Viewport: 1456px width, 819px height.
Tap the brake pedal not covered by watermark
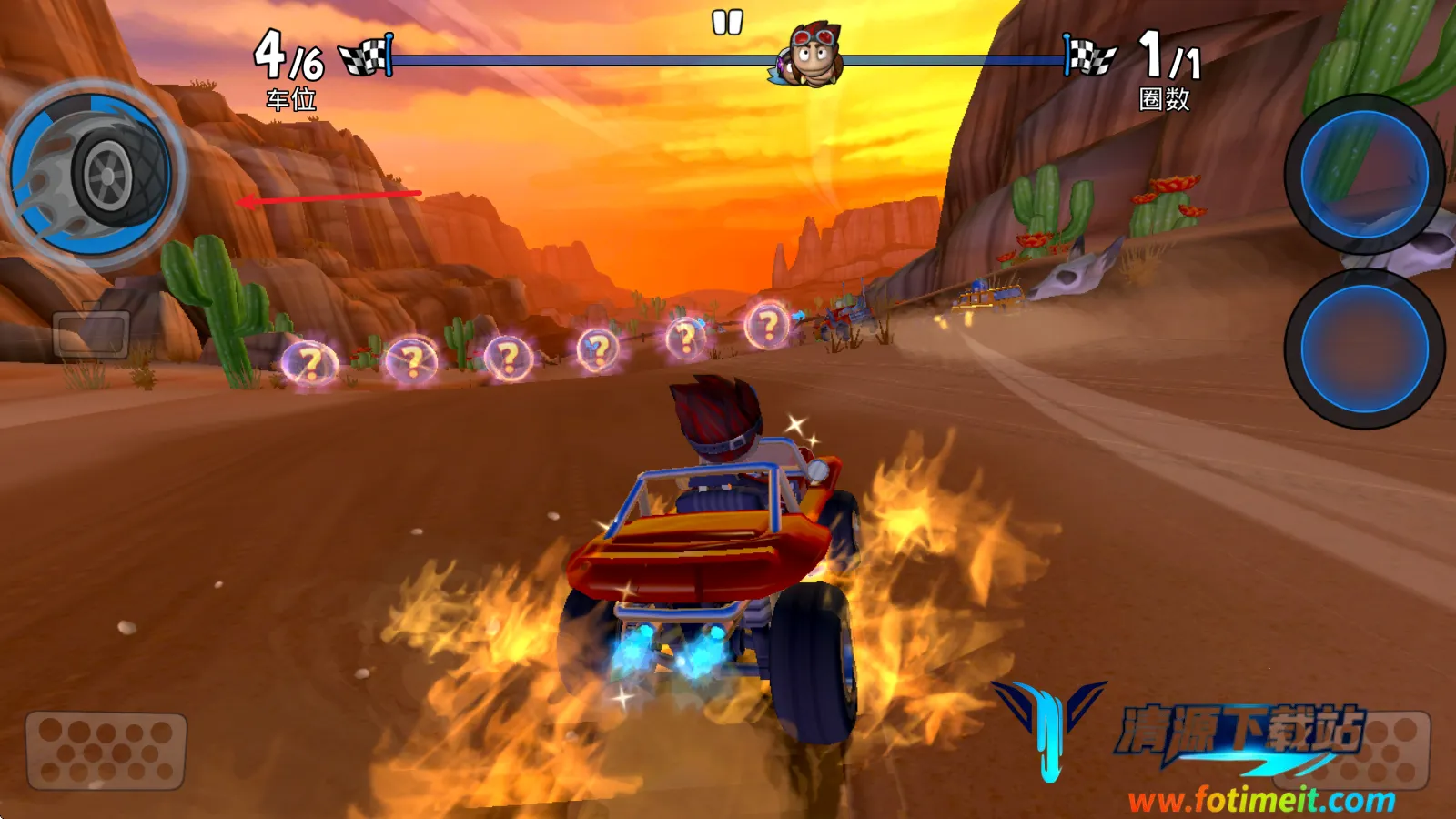[106, 750]
